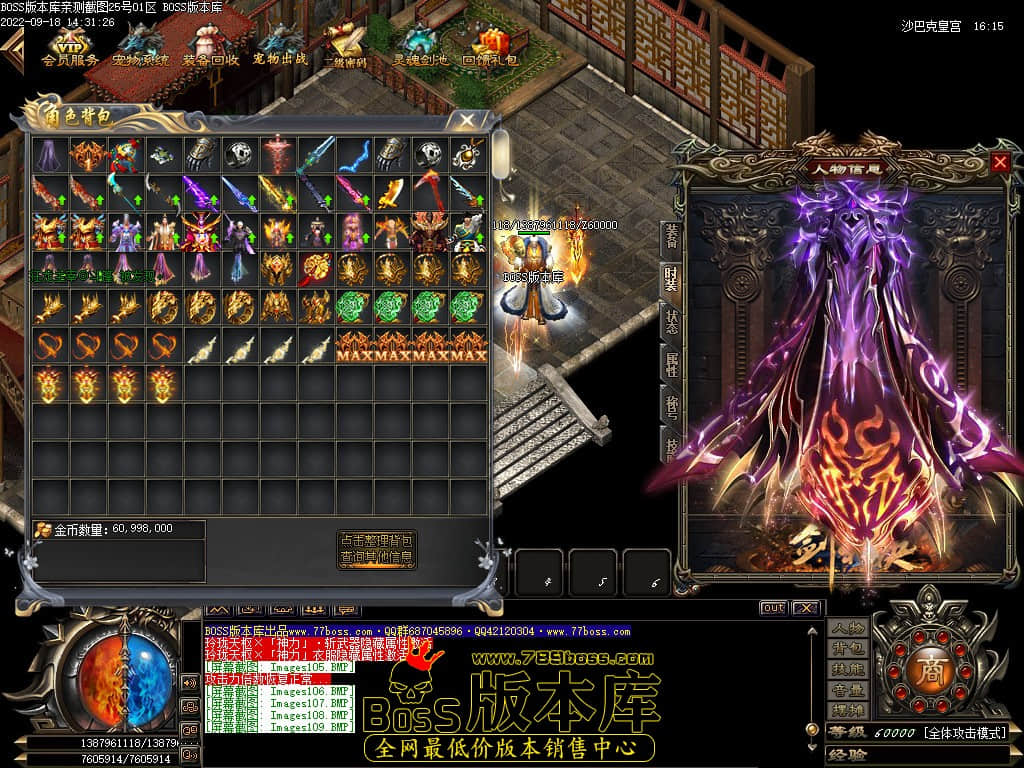This screenshot has height=768, width=1024.
Task: Open the 灵魂剑池 soul sword pool
Action: coord(420,45)
